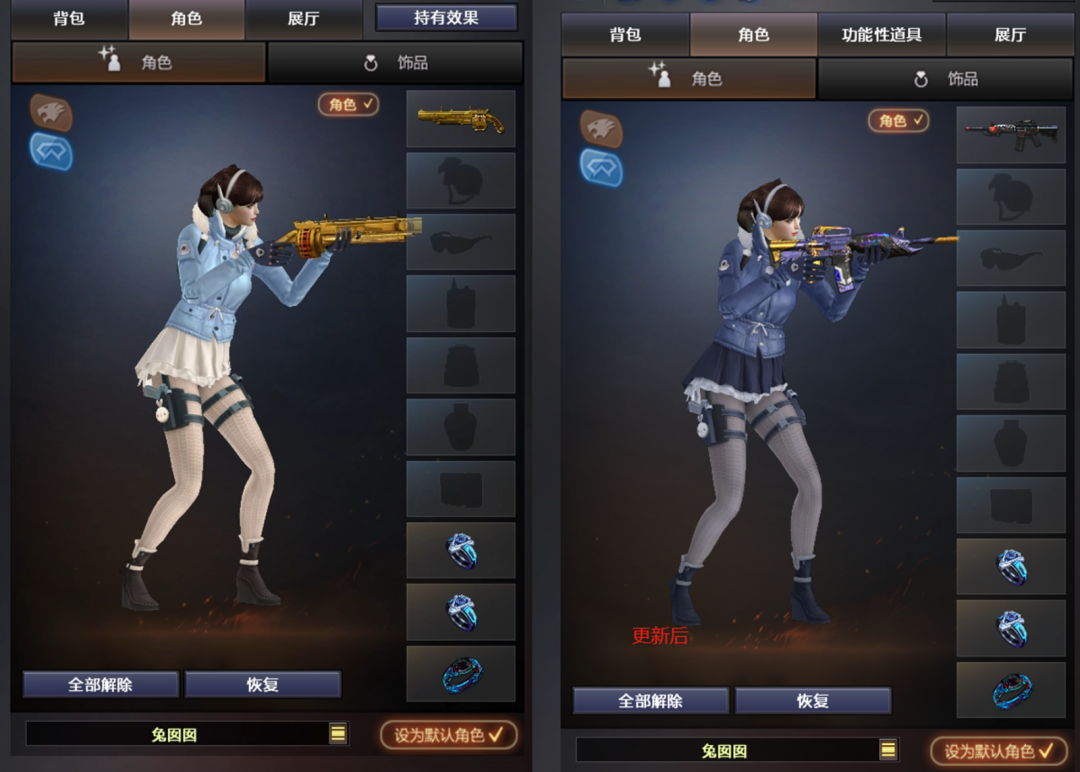Select the red-and-black rifle weapon slot
The height and width of the screenshot is (772, 1080).
[1011, 136]
